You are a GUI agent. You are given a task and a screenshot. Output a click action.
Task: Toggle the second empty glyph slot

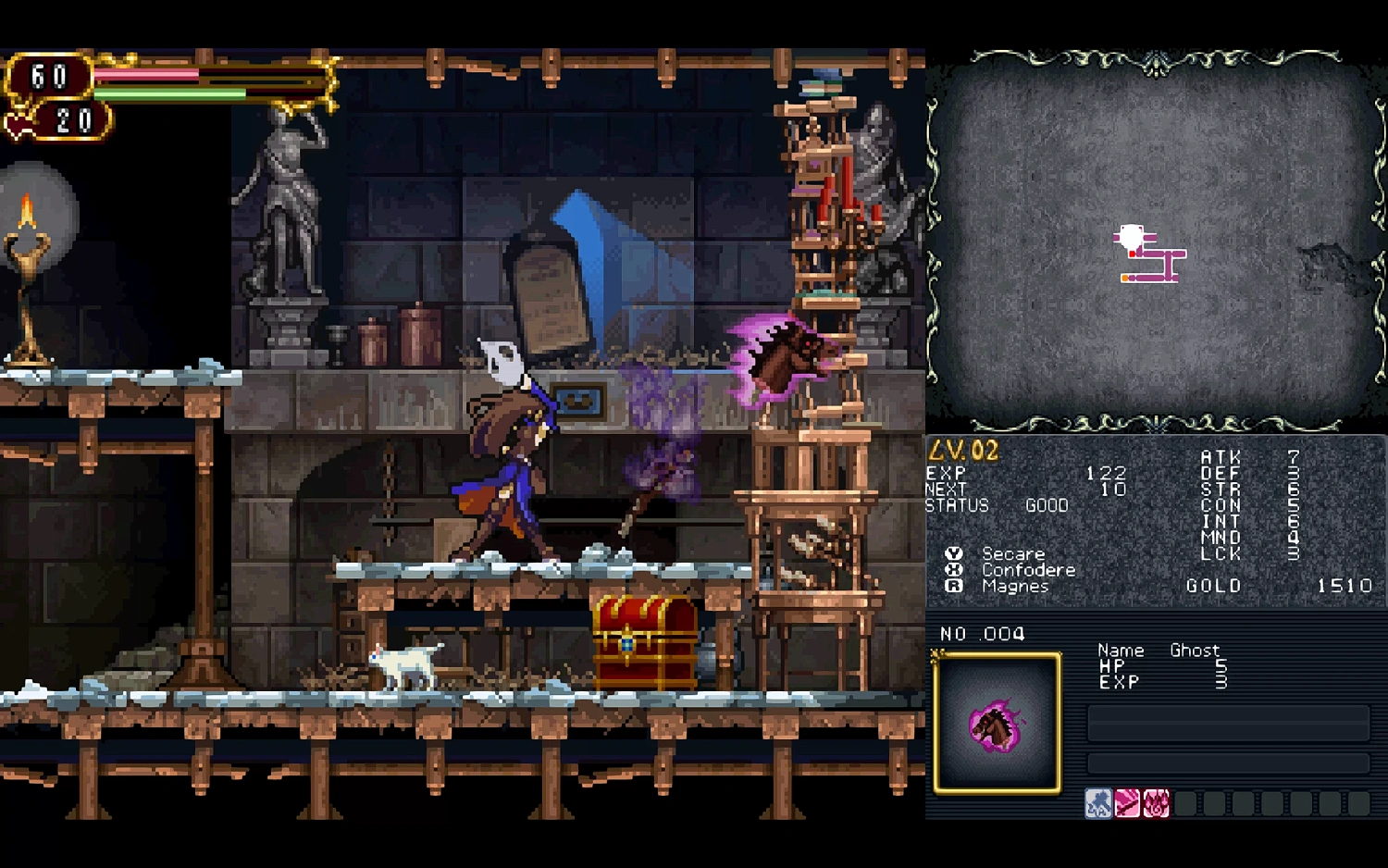coord(1214,803)
